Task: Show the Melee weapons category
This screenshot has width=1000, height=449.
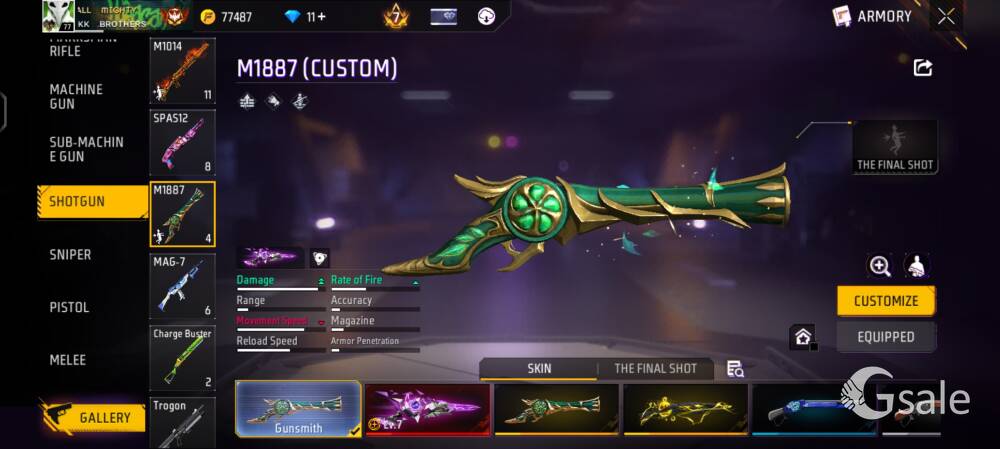Action: [x=68, y=360]
